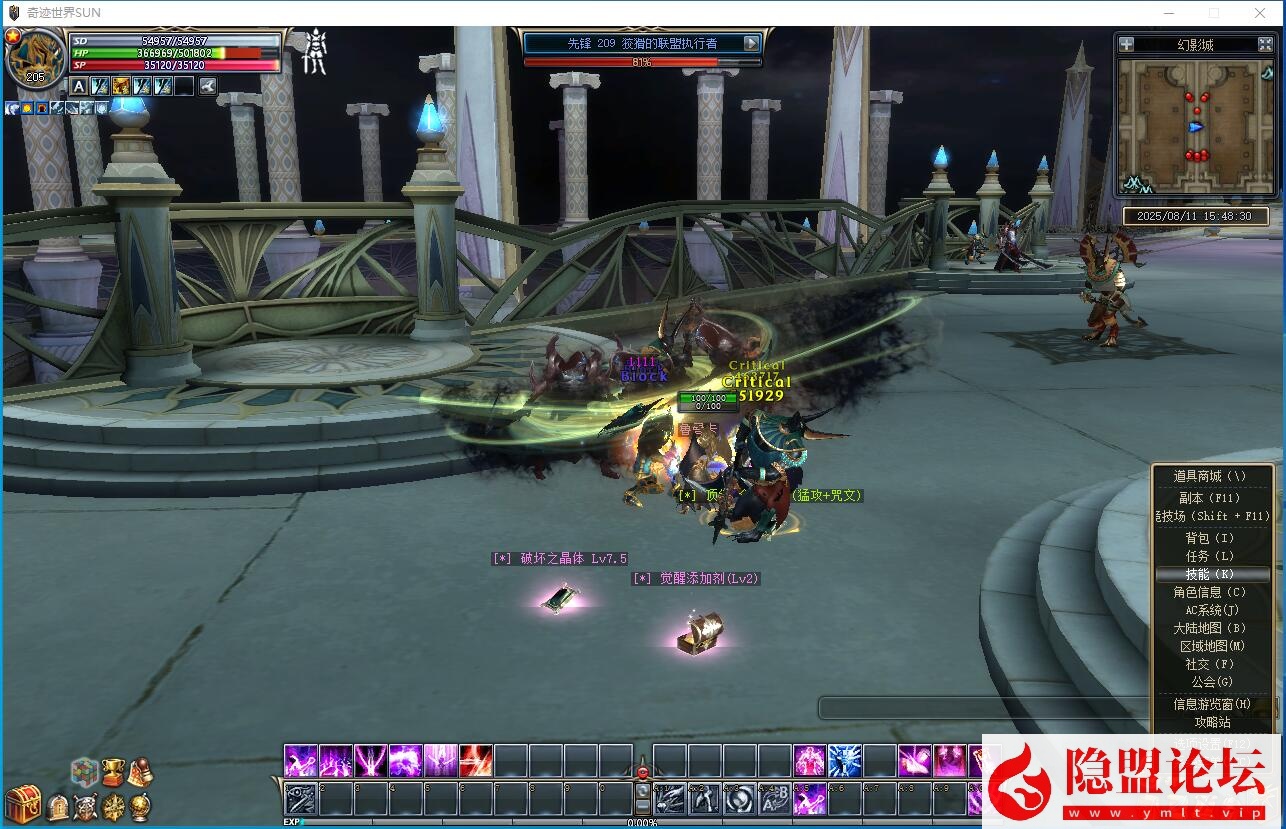Open the 公会 (G) guild window
The image size is (1286, 829).
(1210, 682)
